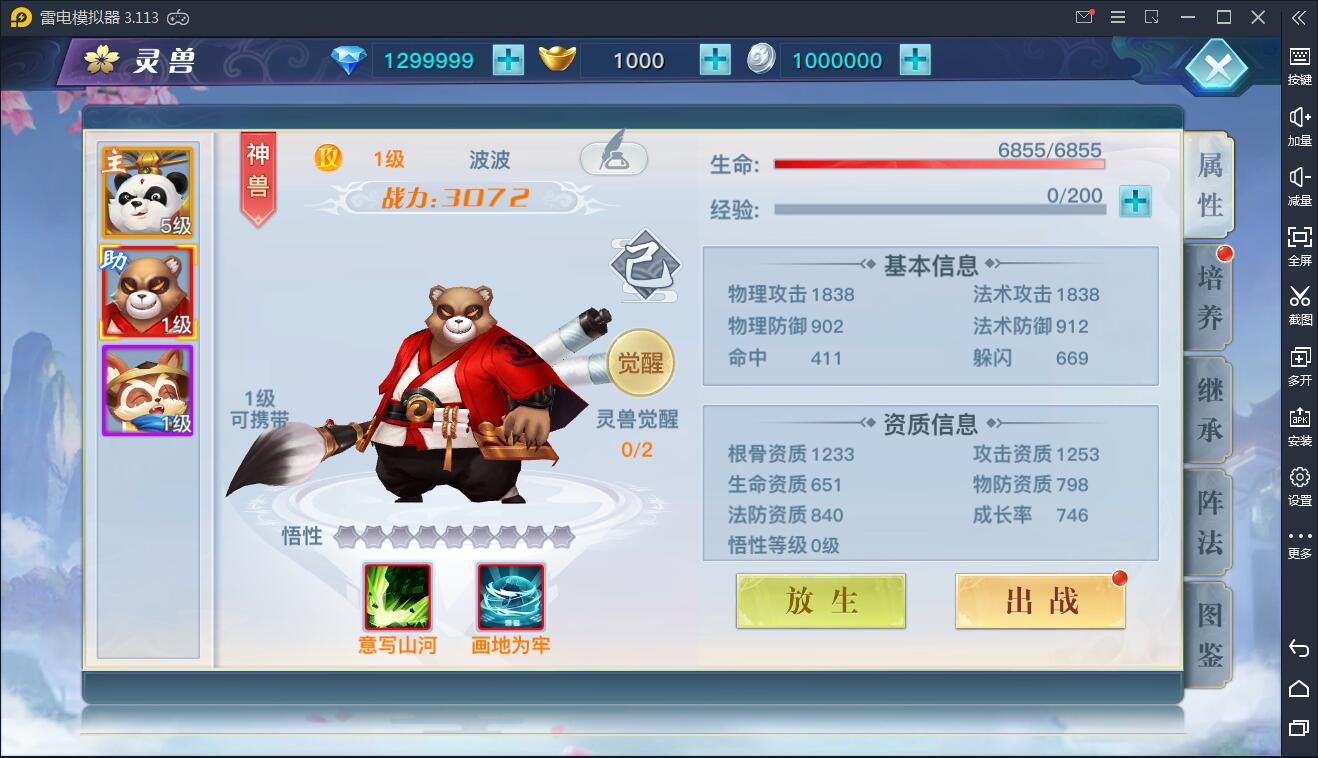1318x758 pixels.
Task: Add diamonds via the plus next to 1299999
Action: click(x=508, y=60)
